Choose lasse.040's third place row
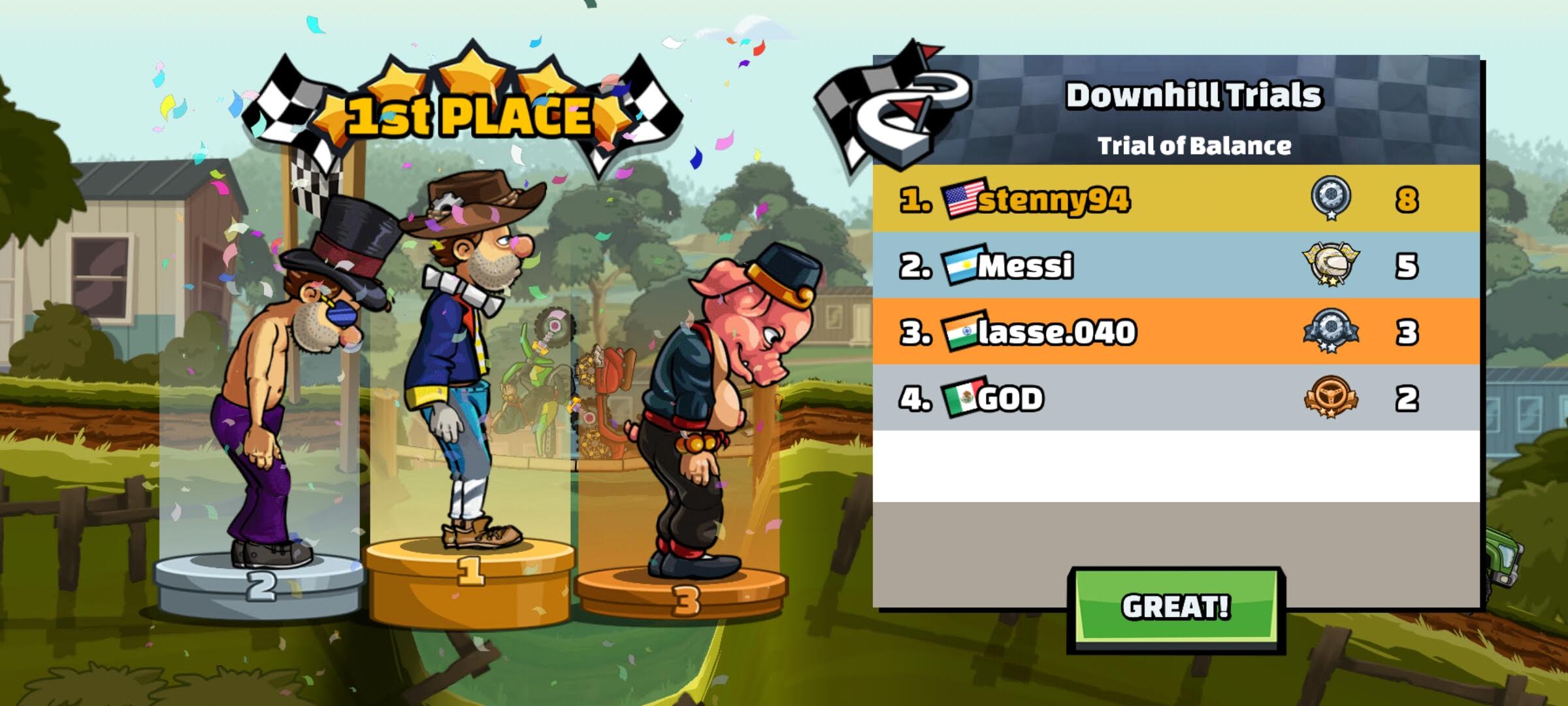The image size is (1568, 706). [1175, 331]
